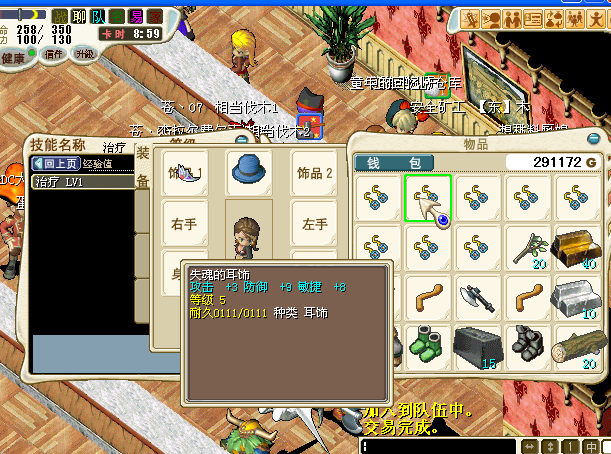
Task: Select the leafy branch stack of 20
Action: [x=529, y=248]
